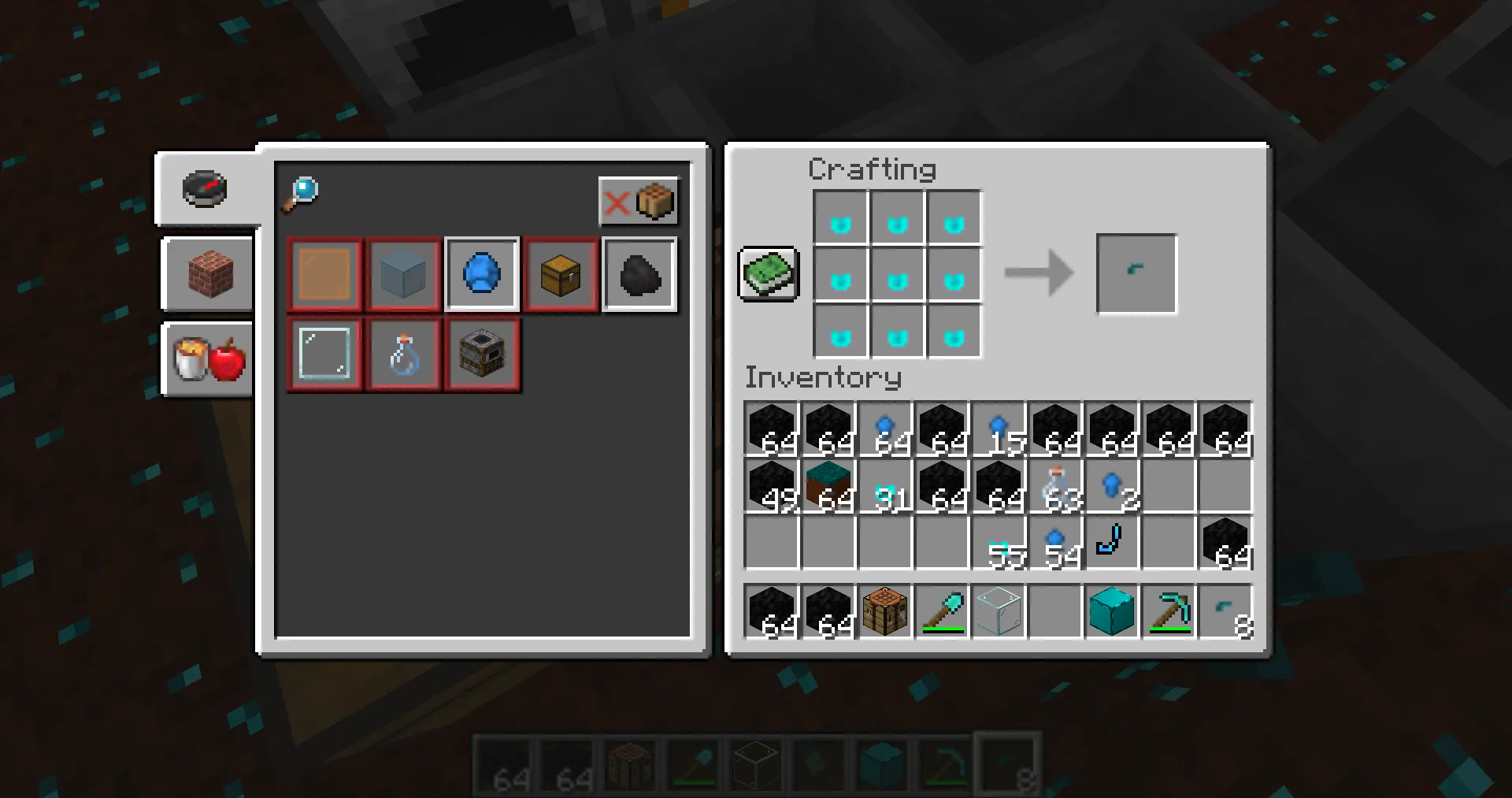Select the highlighted blue dye recipe
The width and height of the screenshot is (1512, 798).
[x=481, y=273]
